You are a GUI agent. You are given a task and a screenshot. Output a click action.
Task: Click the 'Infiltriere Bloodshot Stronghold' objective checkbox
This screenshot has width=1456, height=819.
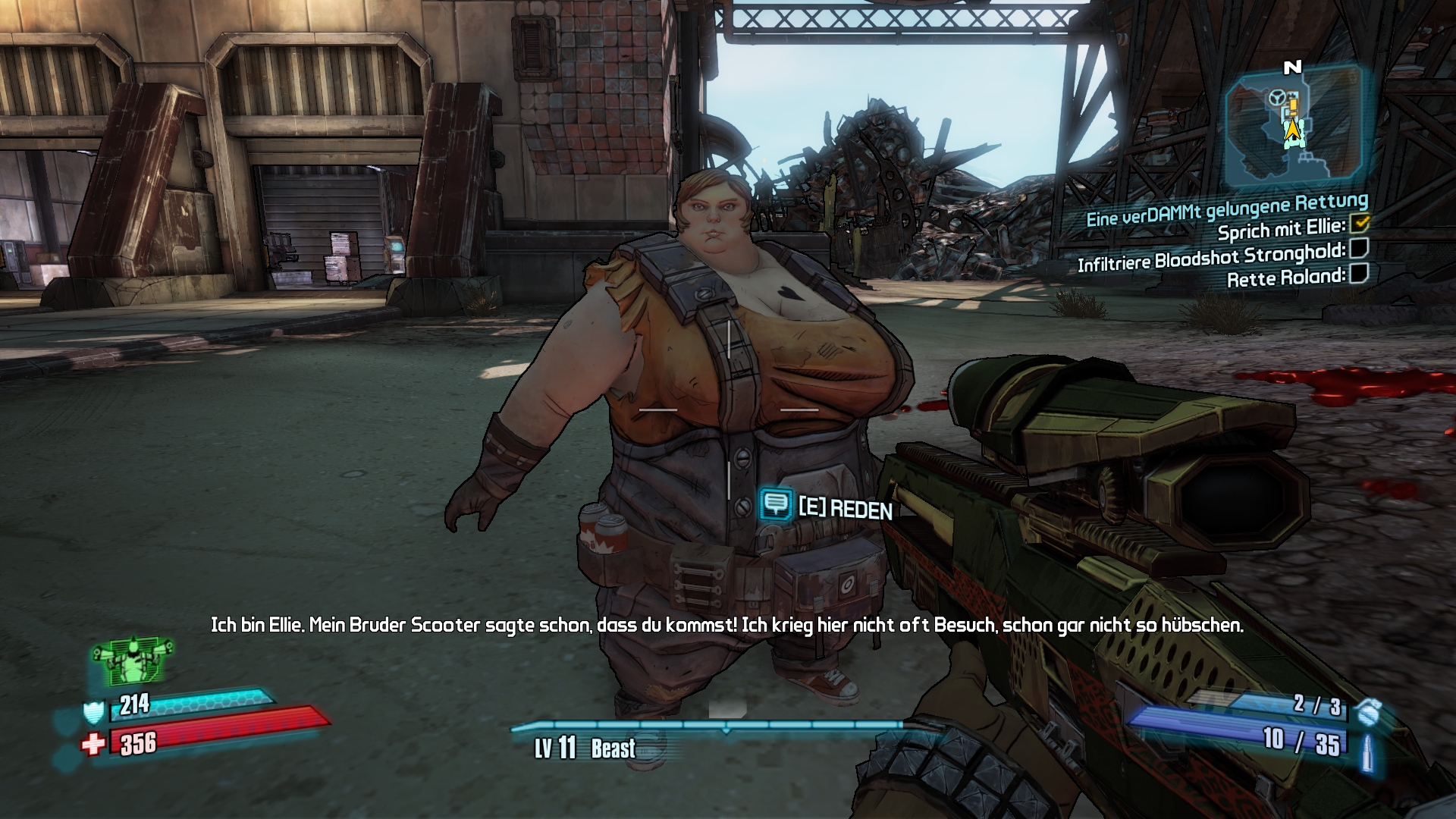1360,247
